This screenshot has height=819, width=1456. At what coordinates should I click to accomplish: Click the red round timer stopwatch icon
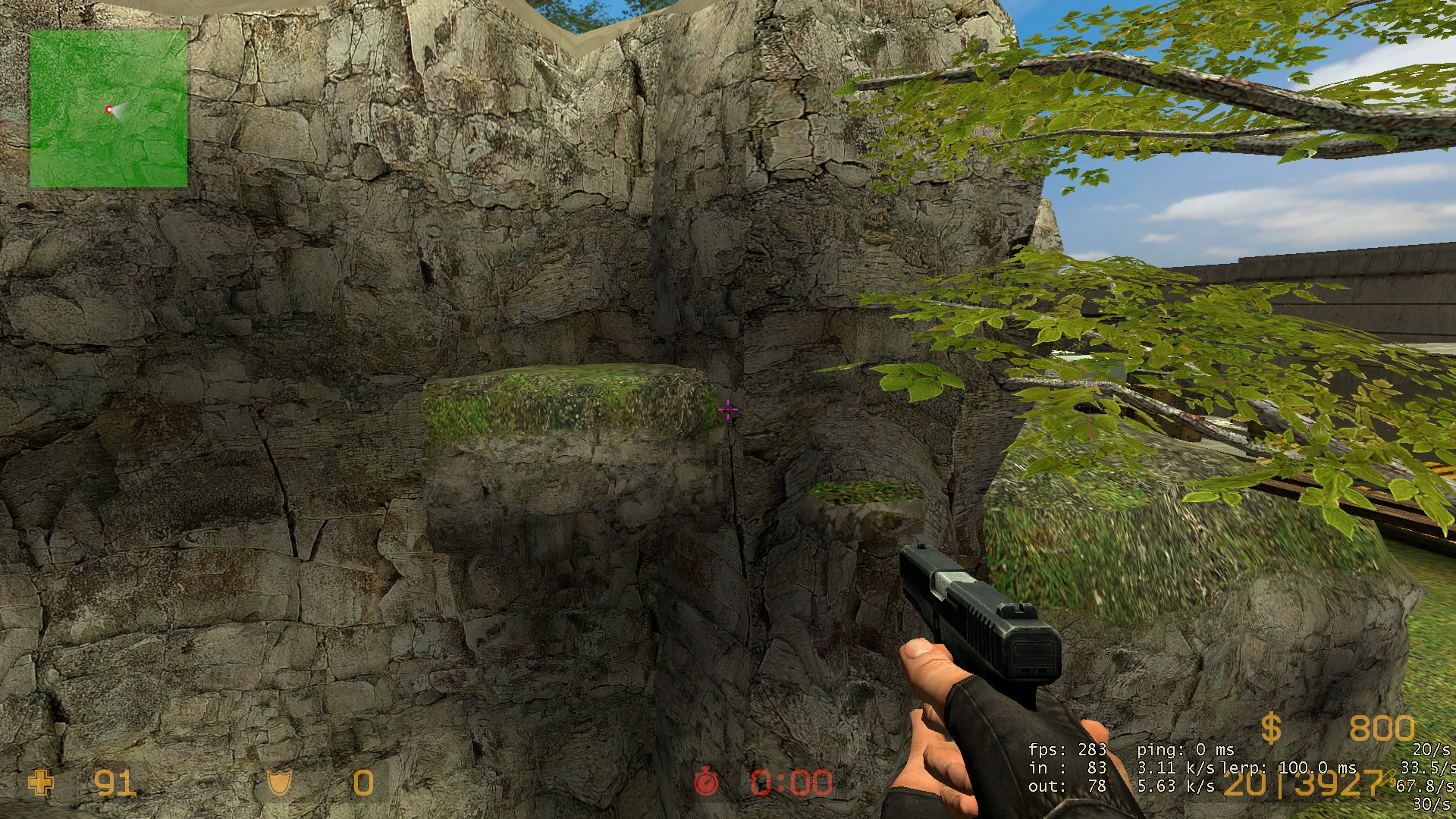(707, 782)
